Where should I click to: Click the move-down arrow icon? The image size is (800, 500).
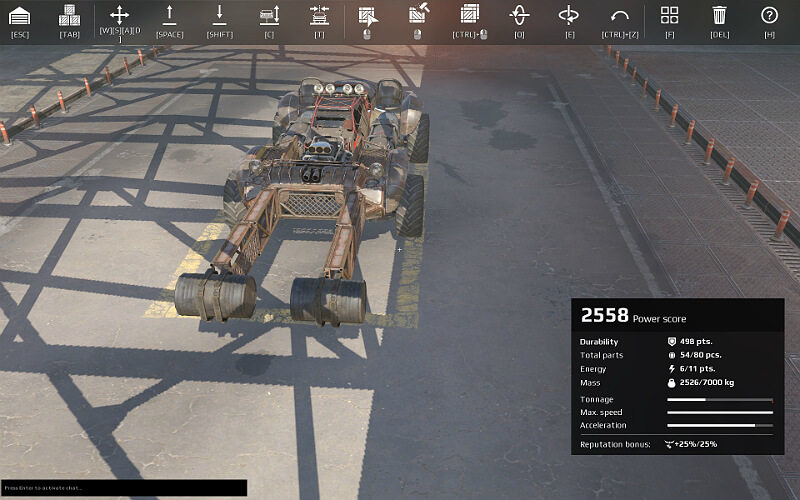[219, 15]
